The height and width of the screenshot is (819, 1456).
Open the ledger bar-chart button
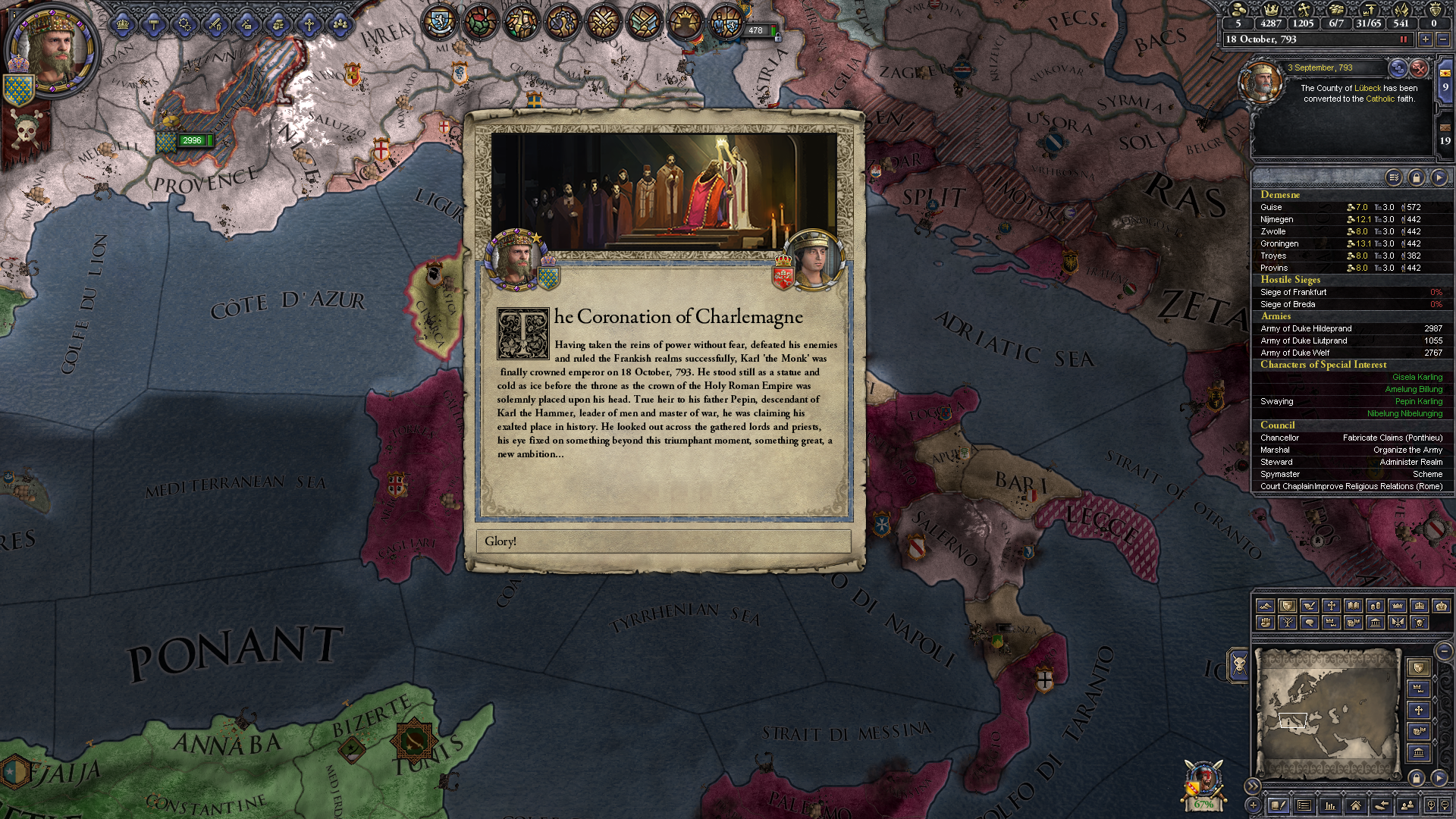coord(1329,805)
